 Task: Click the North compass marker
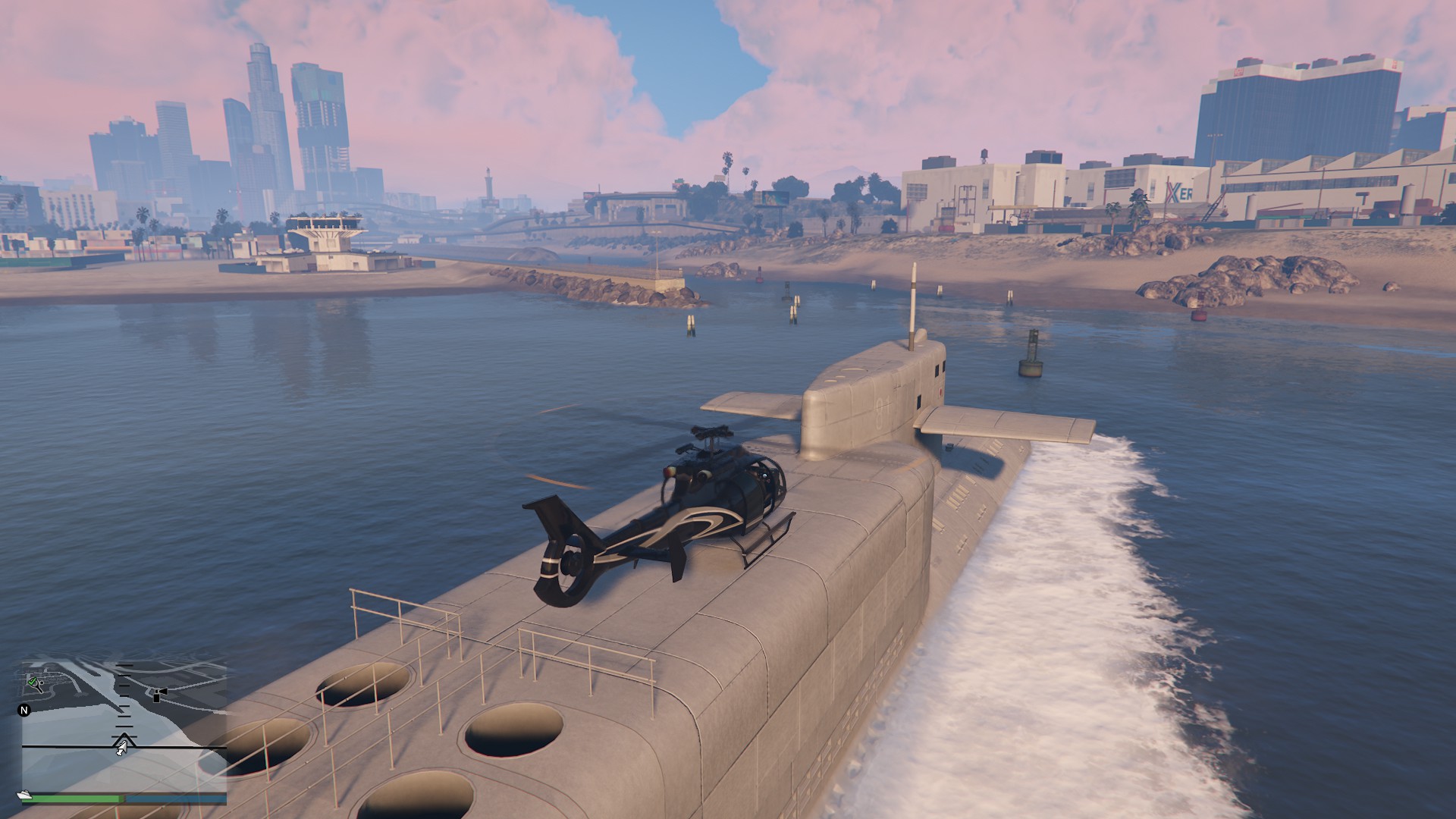pyautogui.click(x=24, y=711)
